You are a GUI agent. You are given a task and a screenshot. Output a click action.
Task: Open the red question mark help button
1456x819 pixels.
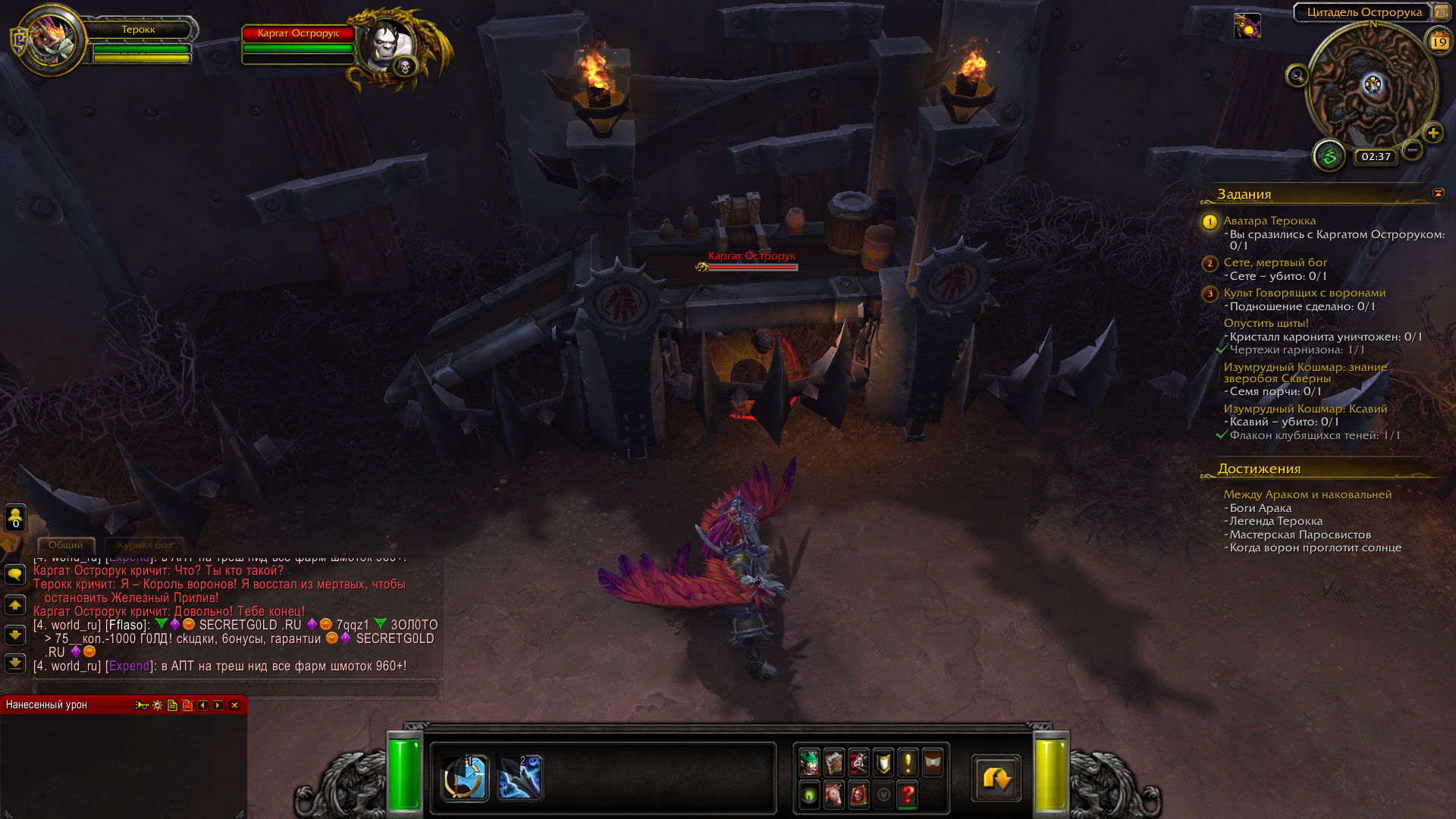click(908, 795)
